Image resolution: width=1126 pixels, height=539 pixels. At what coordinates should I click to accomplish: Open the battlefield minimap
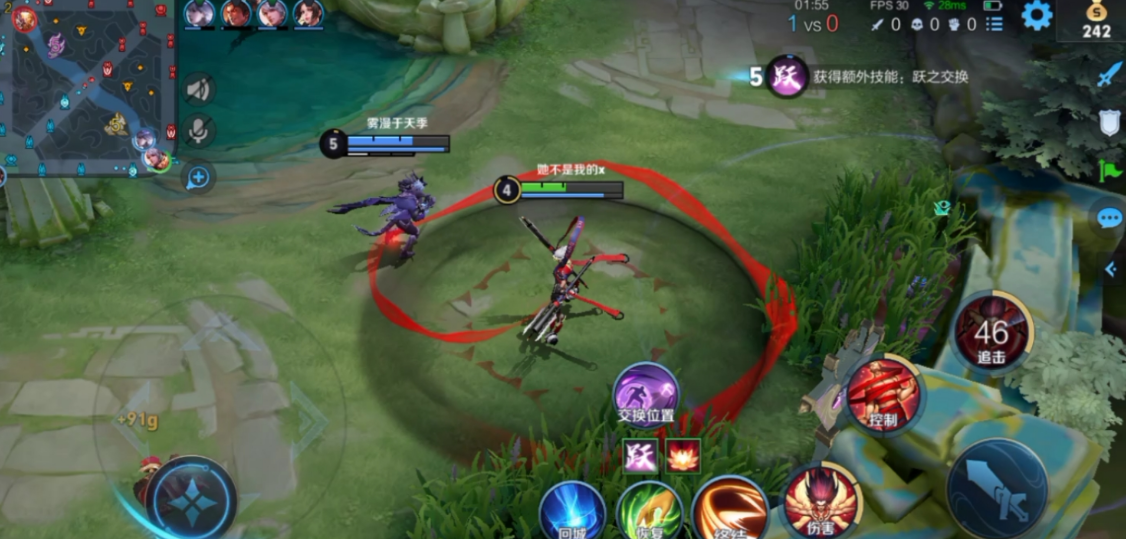88,88
